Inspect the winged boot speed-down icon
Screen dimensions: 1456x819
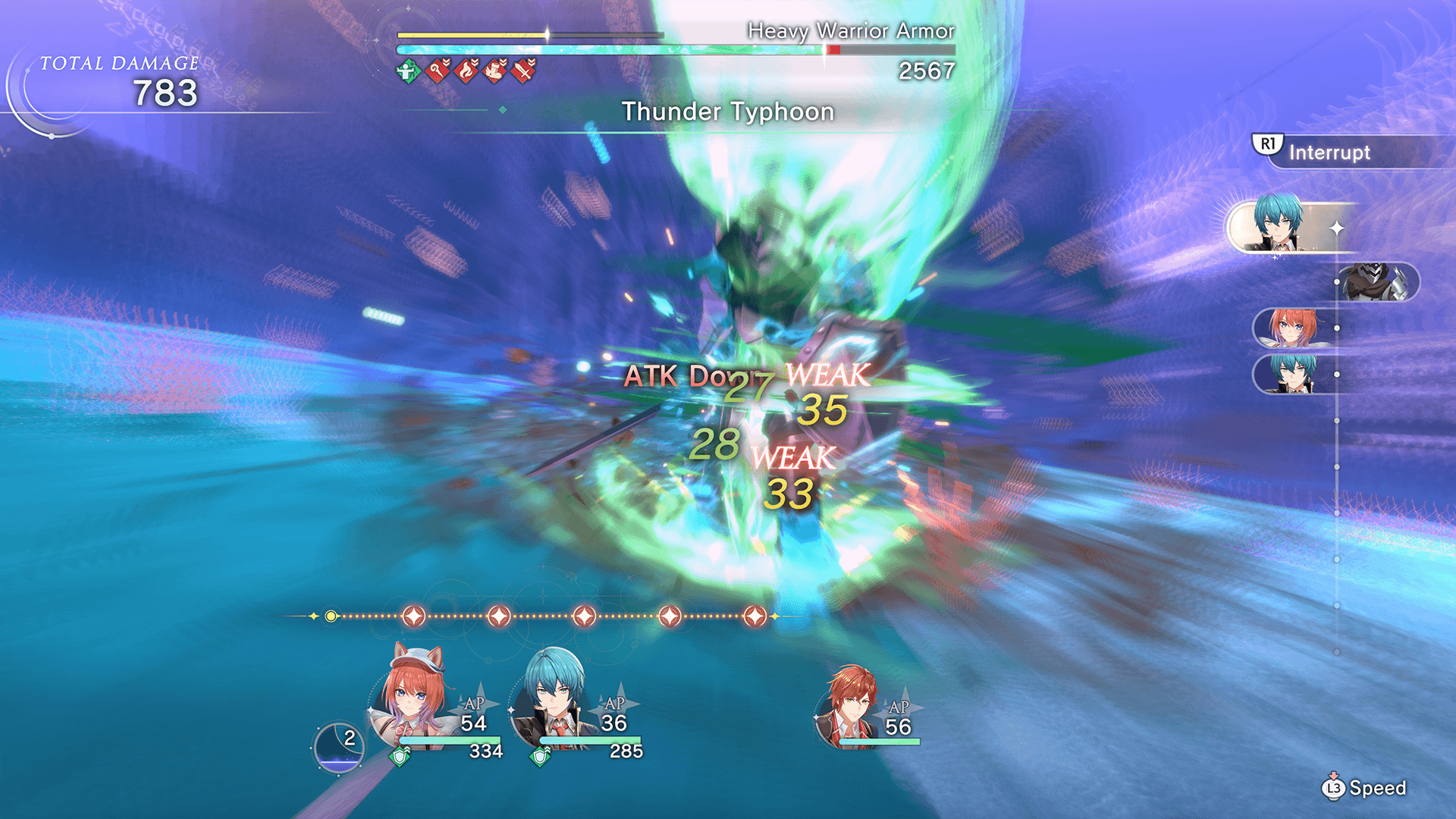pyautogui.click(x=494, y=71)
